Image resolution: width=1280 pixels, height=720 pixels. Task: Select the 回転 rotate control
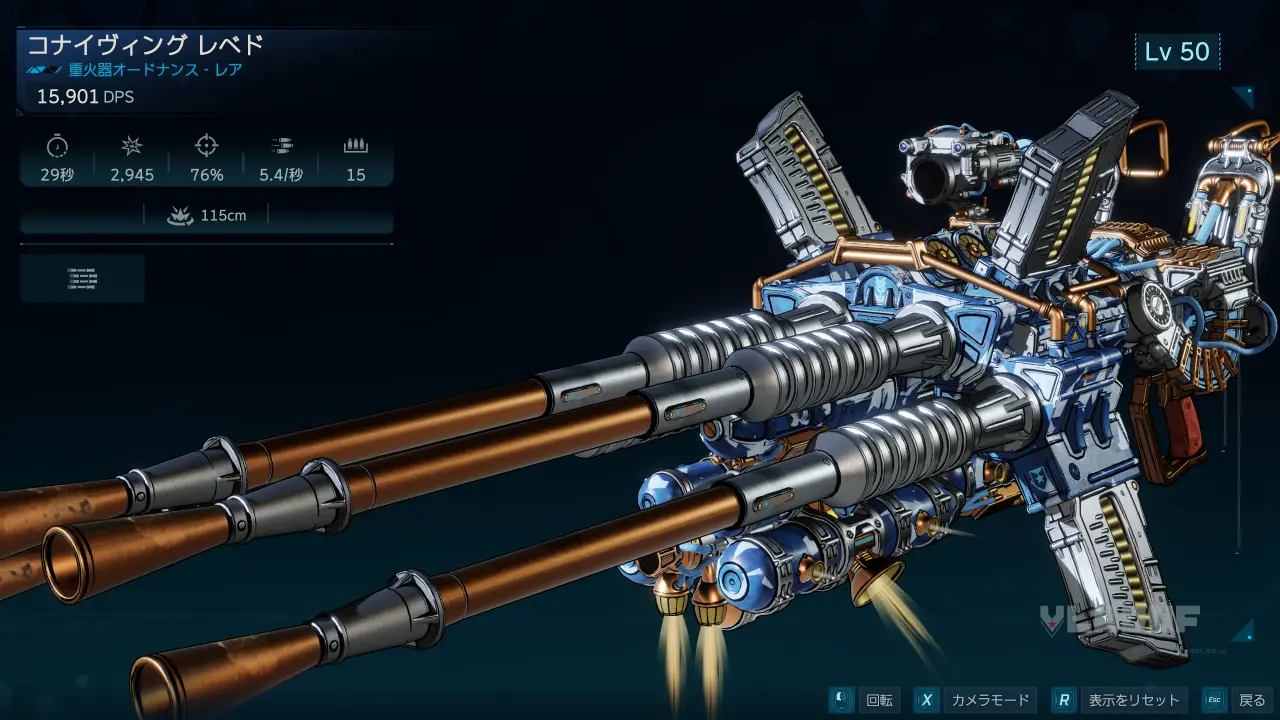865,700
